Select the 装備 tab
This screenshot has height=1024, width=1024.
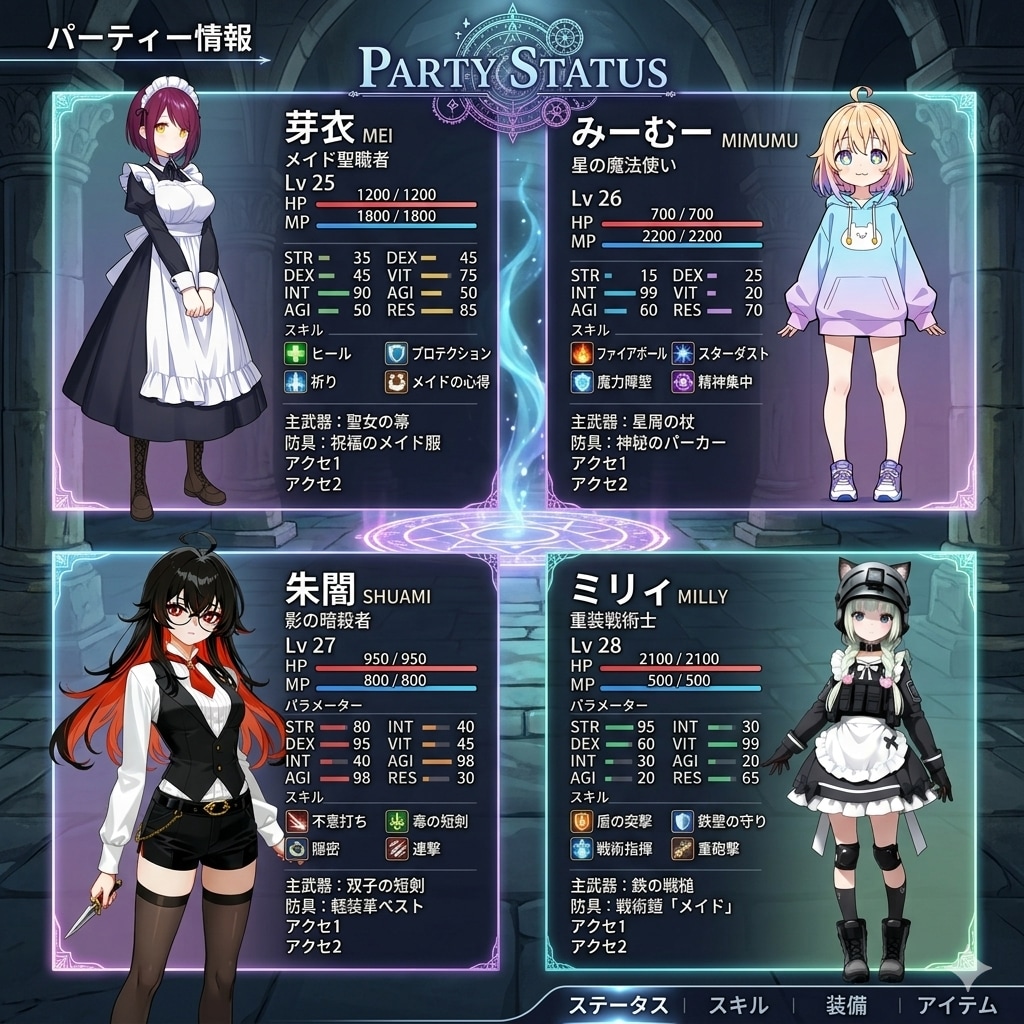point(846,1004)
